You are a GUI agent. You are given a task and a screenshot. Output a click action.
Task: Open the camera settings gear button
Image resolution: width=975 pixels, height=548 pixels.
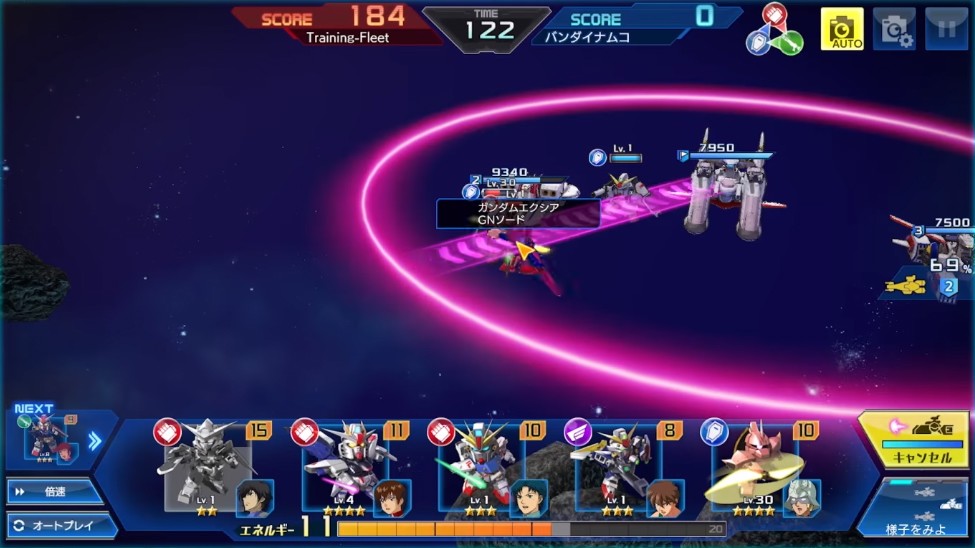point(893,29)
